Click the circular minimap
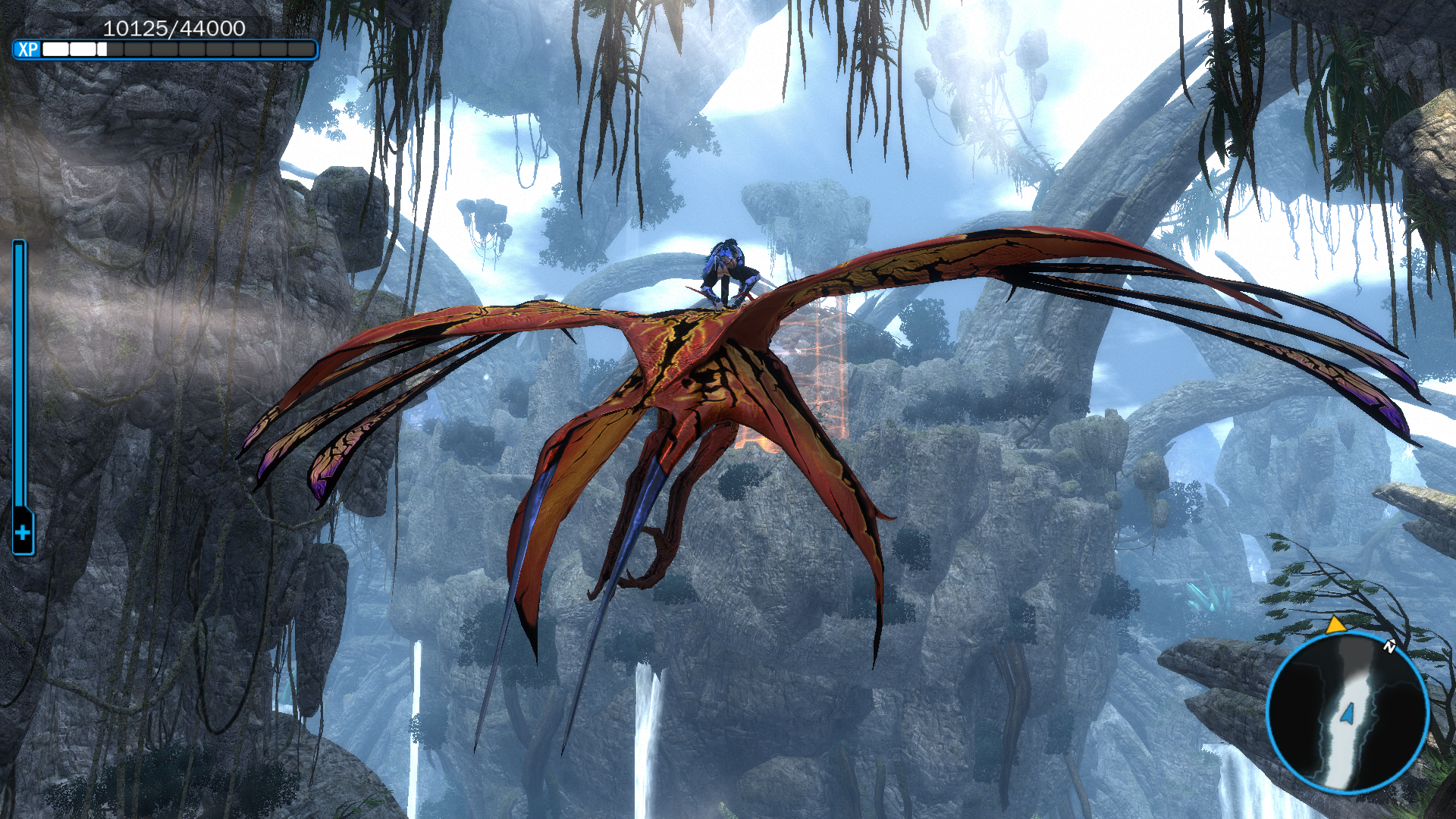The height and width of the screenshot is (819, 1456). [1348, 712]
